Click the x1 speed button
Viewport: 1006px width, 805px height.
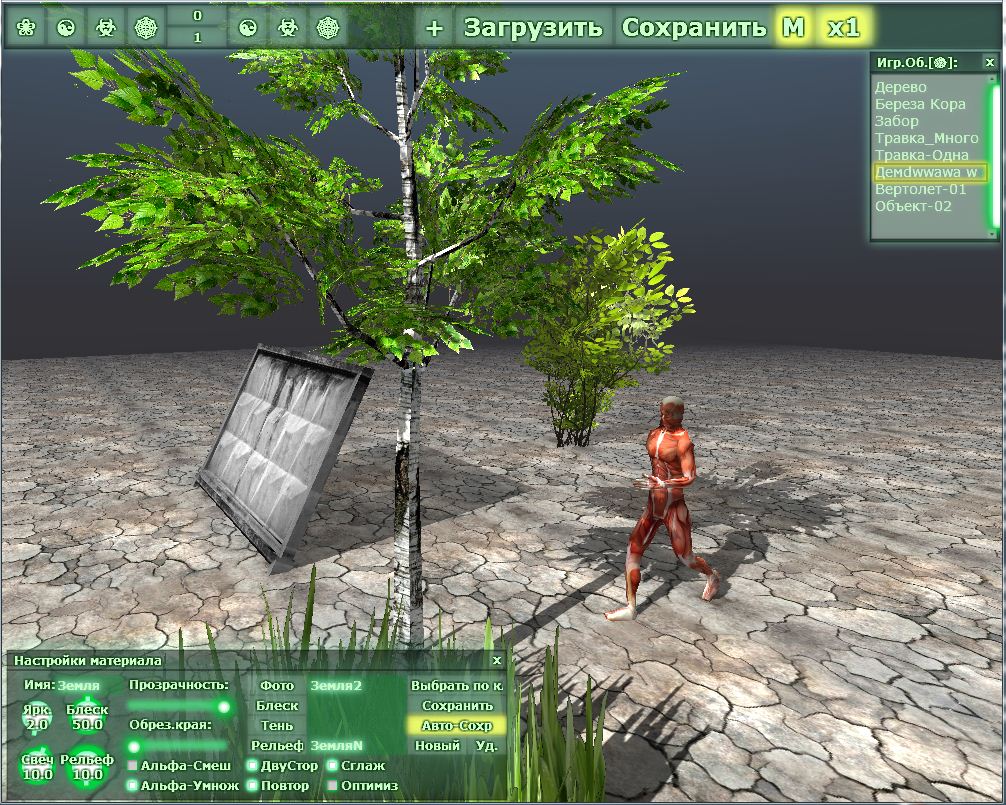click(x=843, y=27)
